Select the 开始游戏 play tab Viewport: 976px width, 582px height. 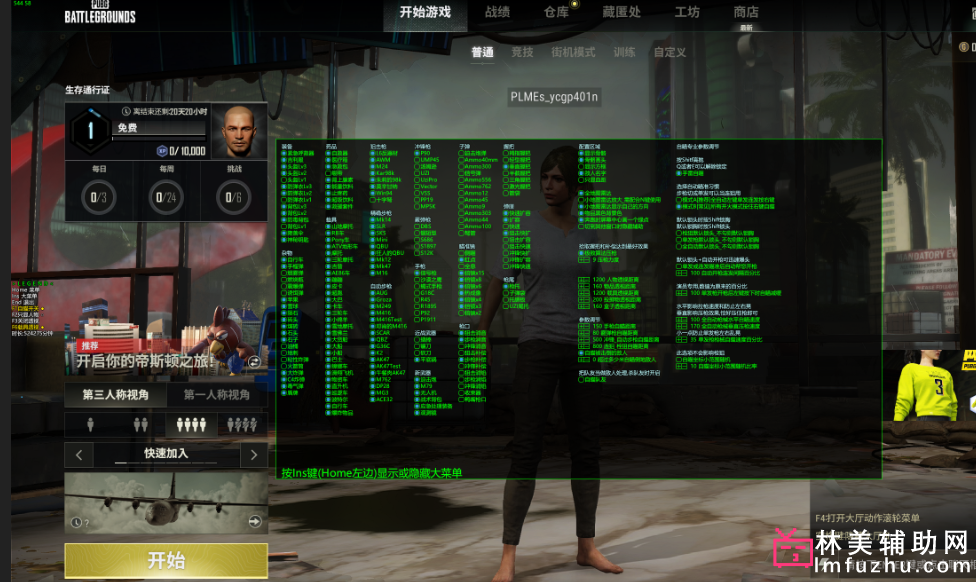click(x=425, y=12)
